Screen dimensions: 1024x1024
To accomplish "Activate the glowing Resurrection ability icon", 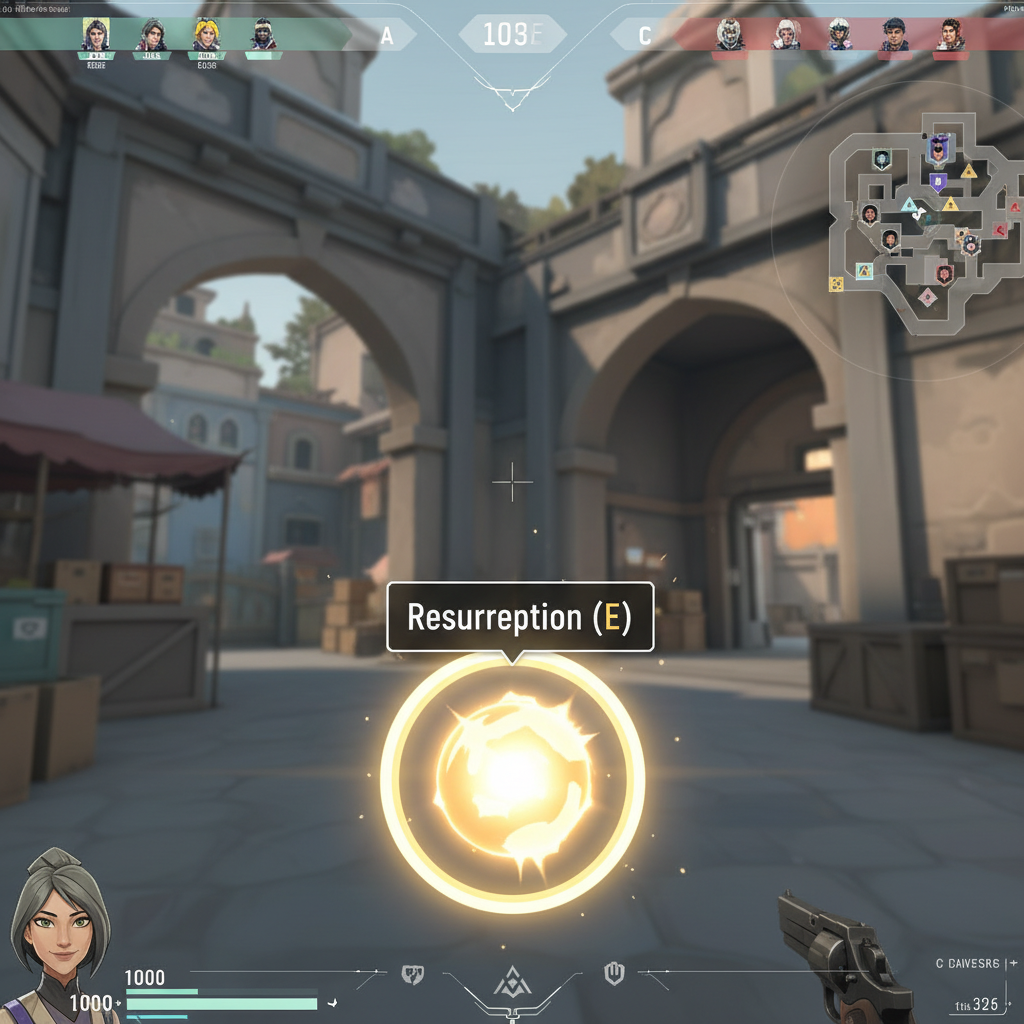I will [512, 781].
